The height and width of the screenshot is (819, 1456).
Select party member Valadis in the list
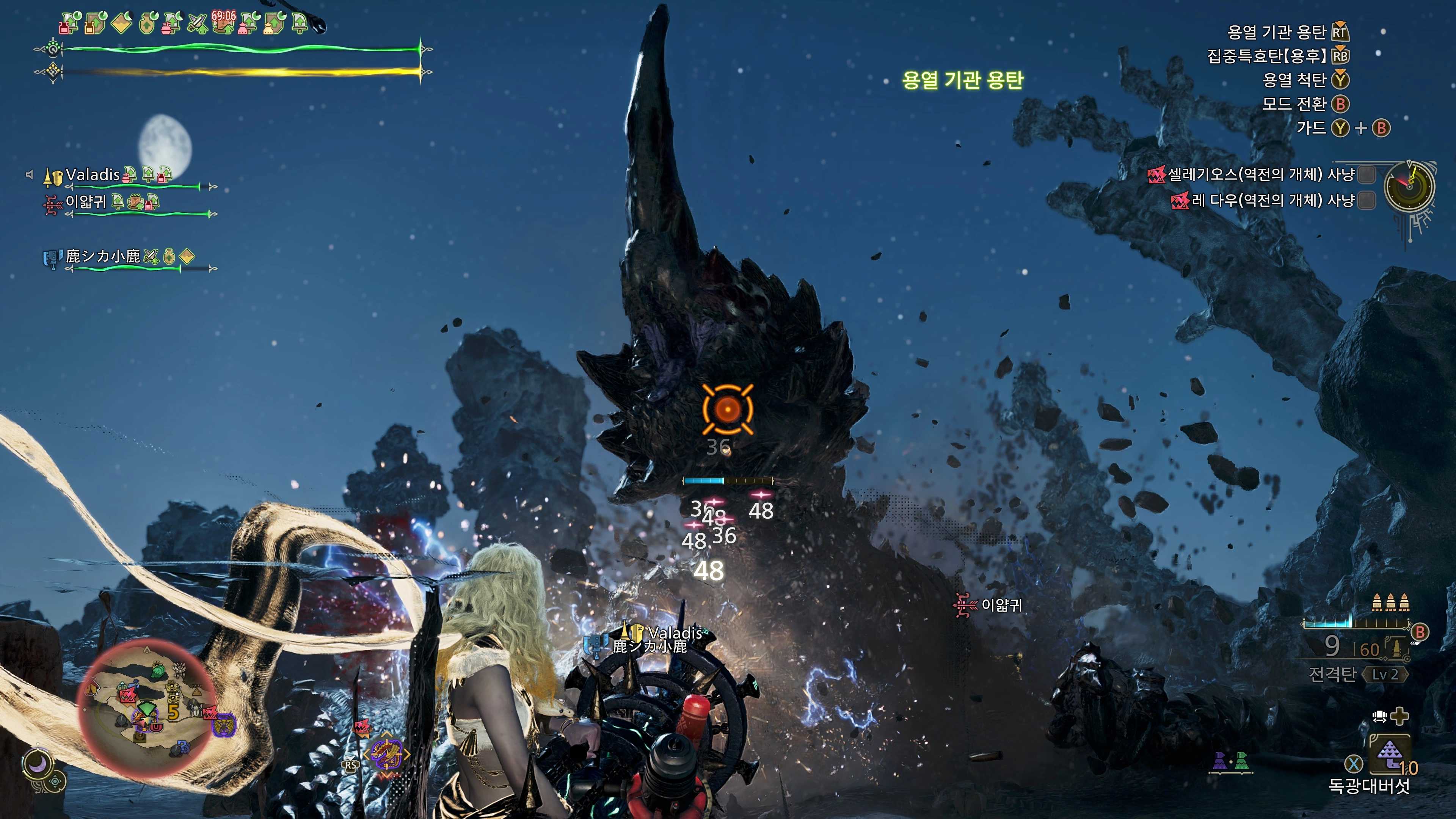coord(93,175)
